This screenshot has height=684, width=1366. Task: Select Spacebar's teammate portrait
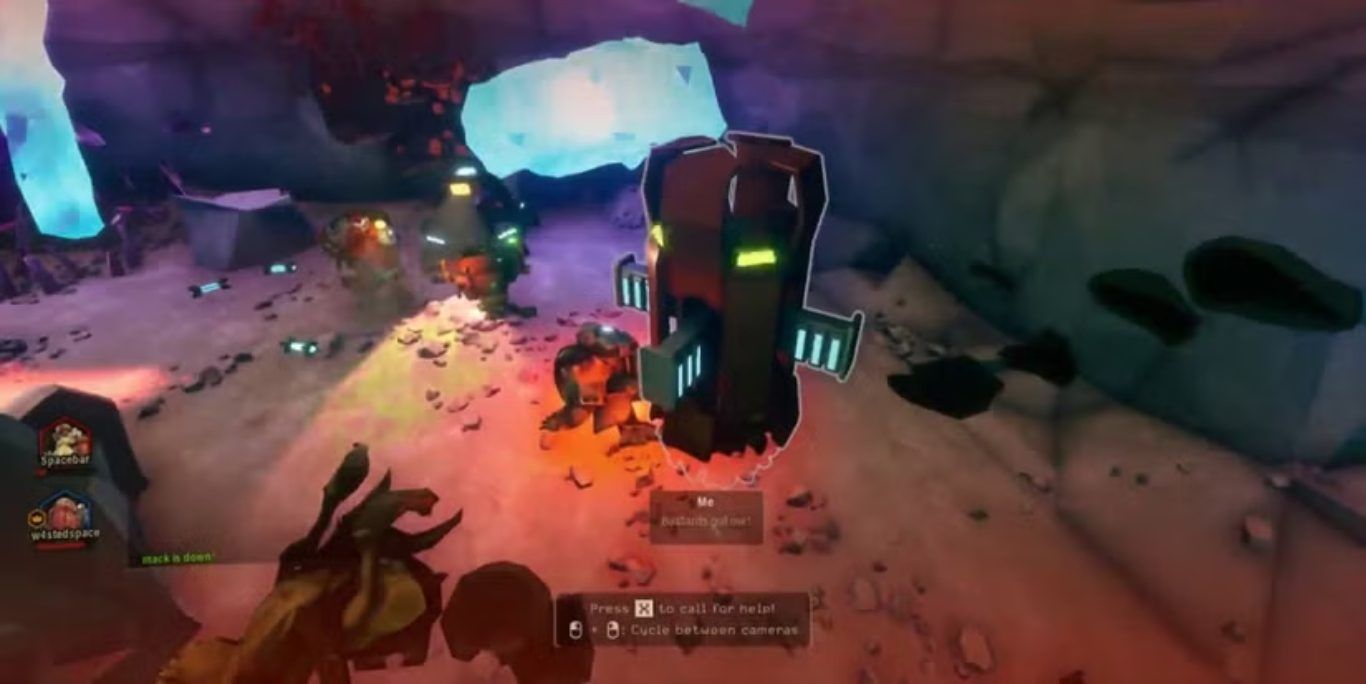(x=66, y=438)
